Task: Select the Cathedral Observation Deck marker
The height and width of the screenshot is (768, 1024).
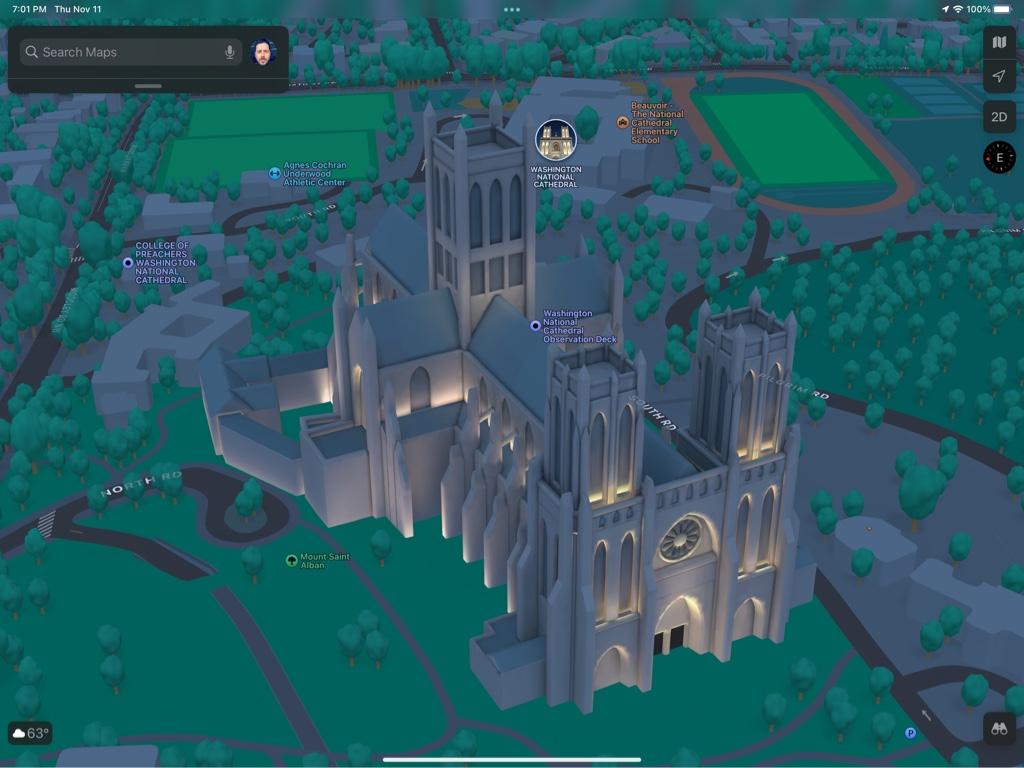Action: pos(536,325)
